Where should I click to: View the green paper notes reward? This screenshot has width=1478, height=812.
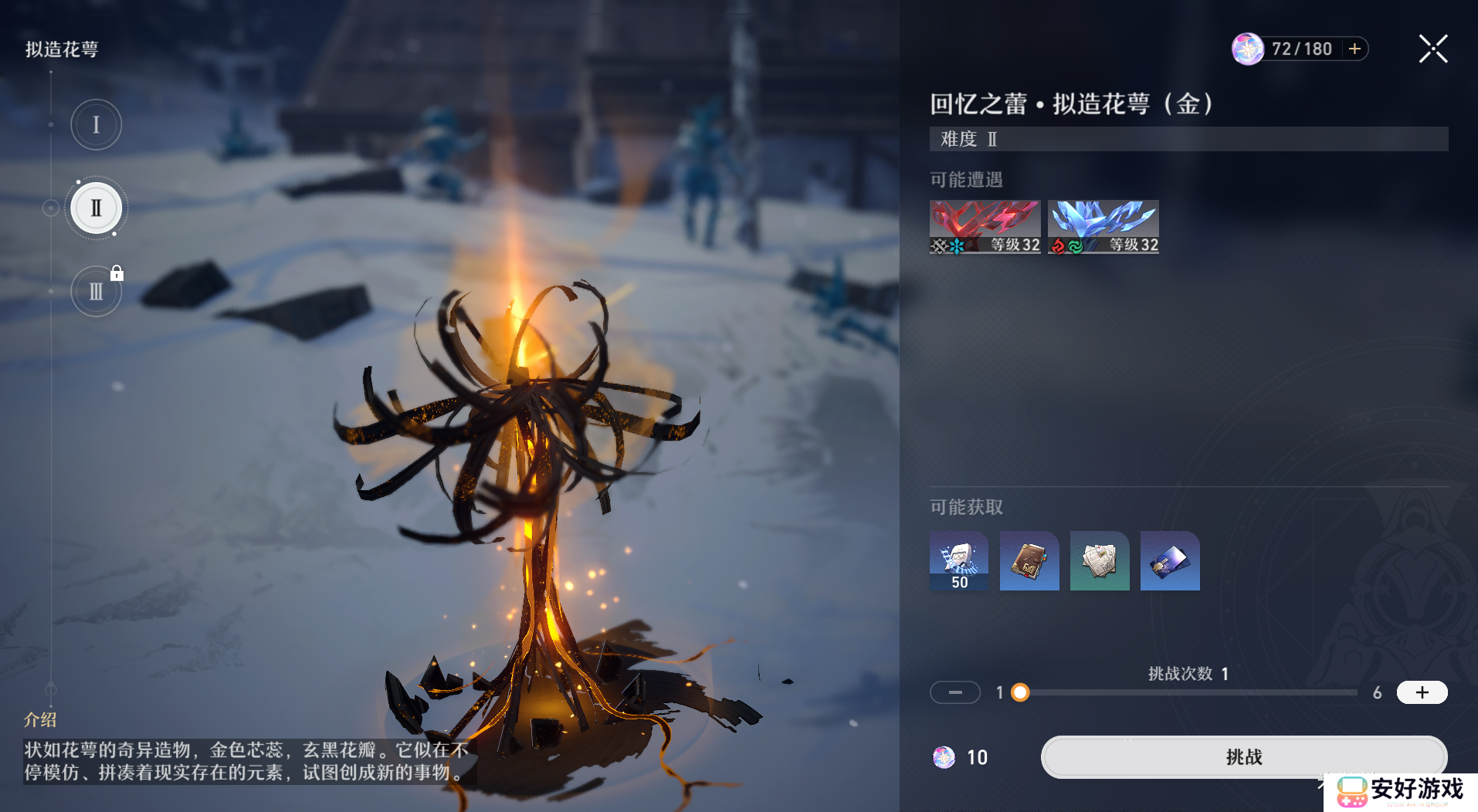click(1100, 561)
